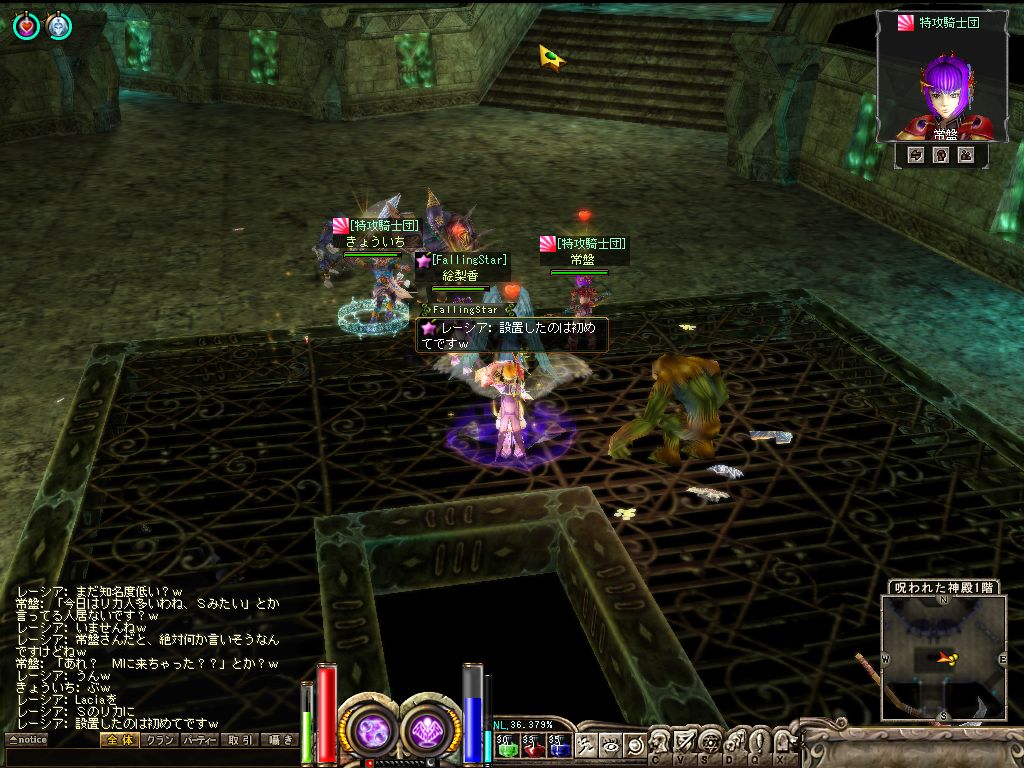Open the character menu helmet icon (C)
This screenshot has width=1024, height=768.
[x=661, y=741]
